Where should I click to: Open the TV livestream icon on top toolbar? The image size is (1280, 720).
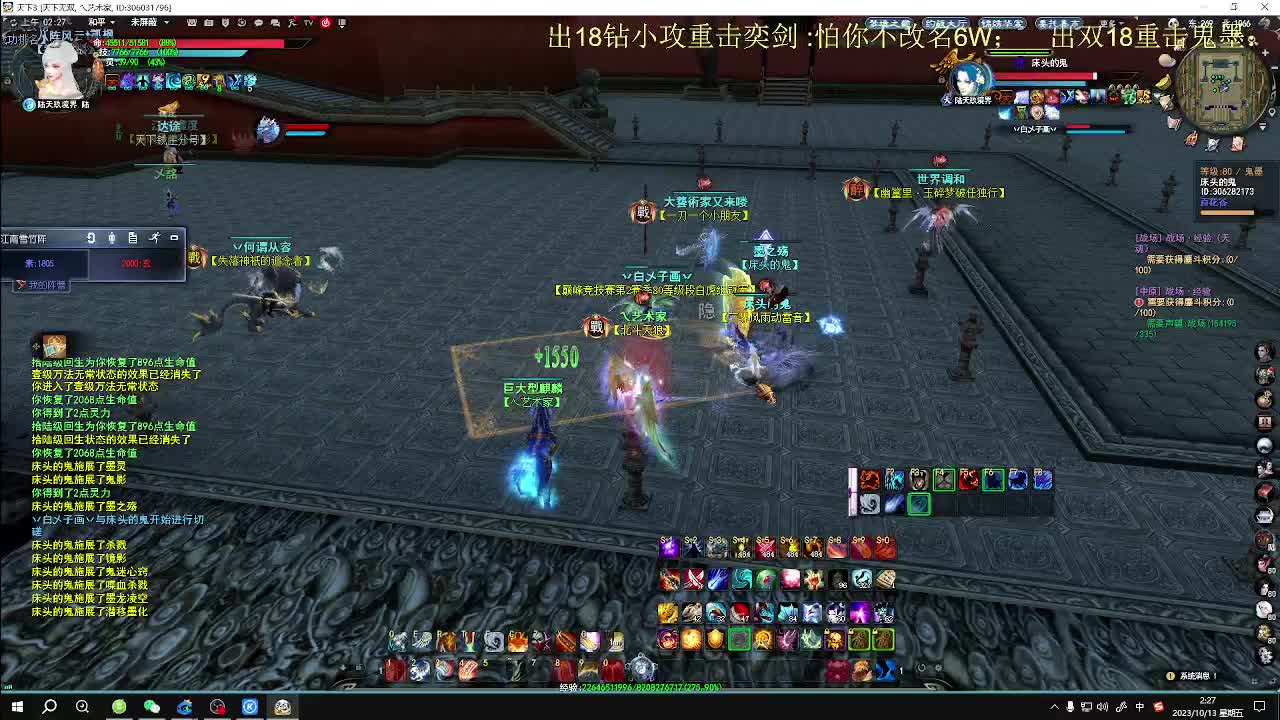click(308, 22)
